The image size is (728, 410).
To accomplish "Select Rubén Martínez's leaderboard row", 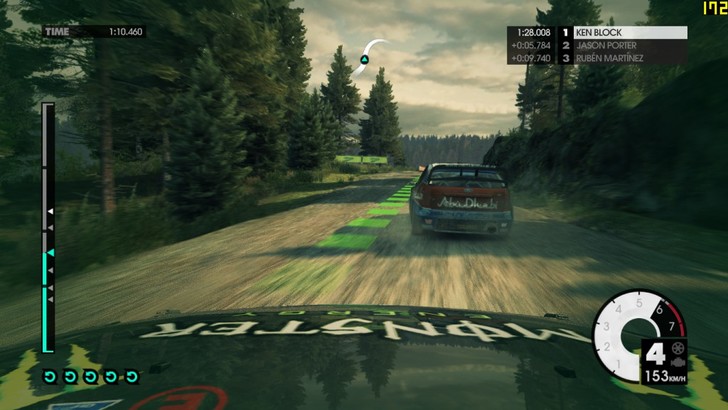I will [x=597, y=58].
